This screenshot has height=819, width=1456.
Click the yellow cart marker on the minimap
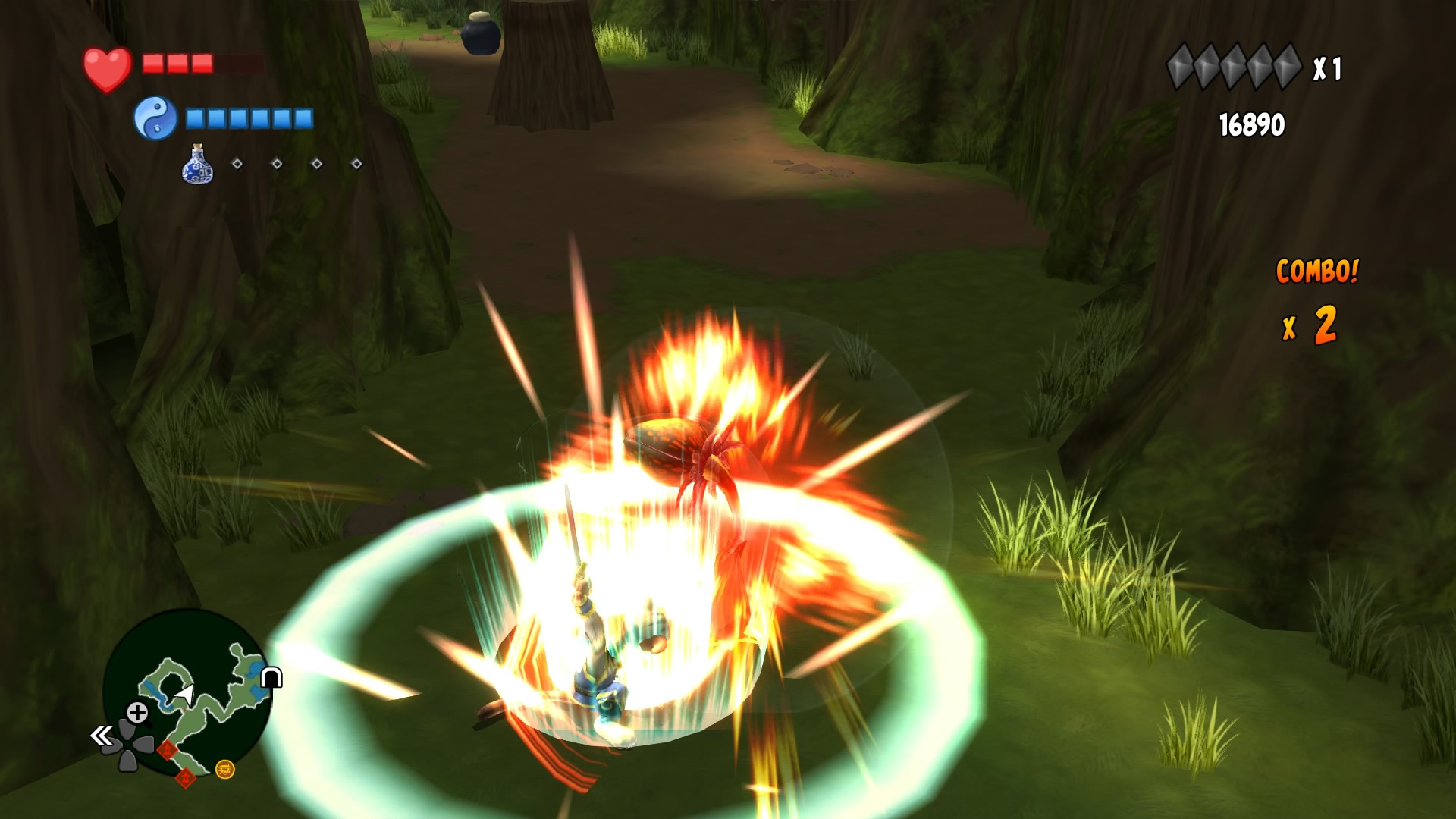(225, 771)
